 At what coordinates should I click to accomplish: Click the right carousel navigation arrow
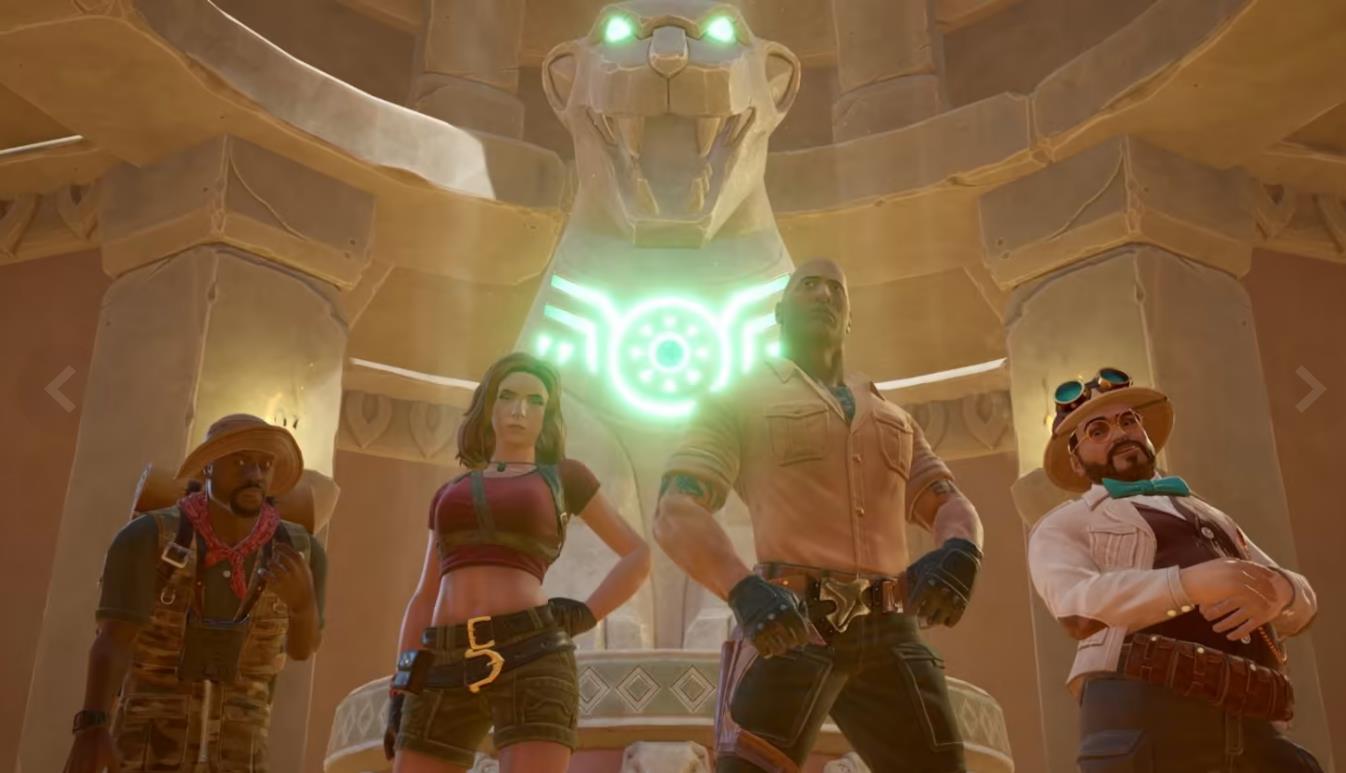1310,388
